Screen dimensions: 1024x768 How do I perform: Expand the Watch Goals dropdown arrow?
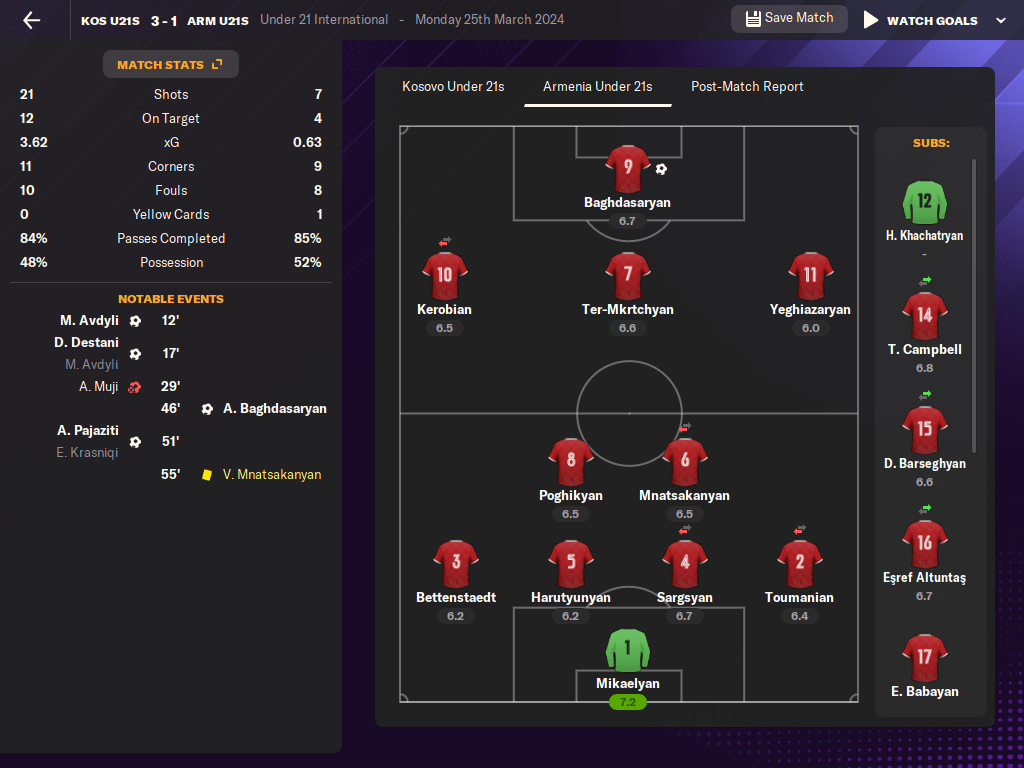[x=1001, y=20]
